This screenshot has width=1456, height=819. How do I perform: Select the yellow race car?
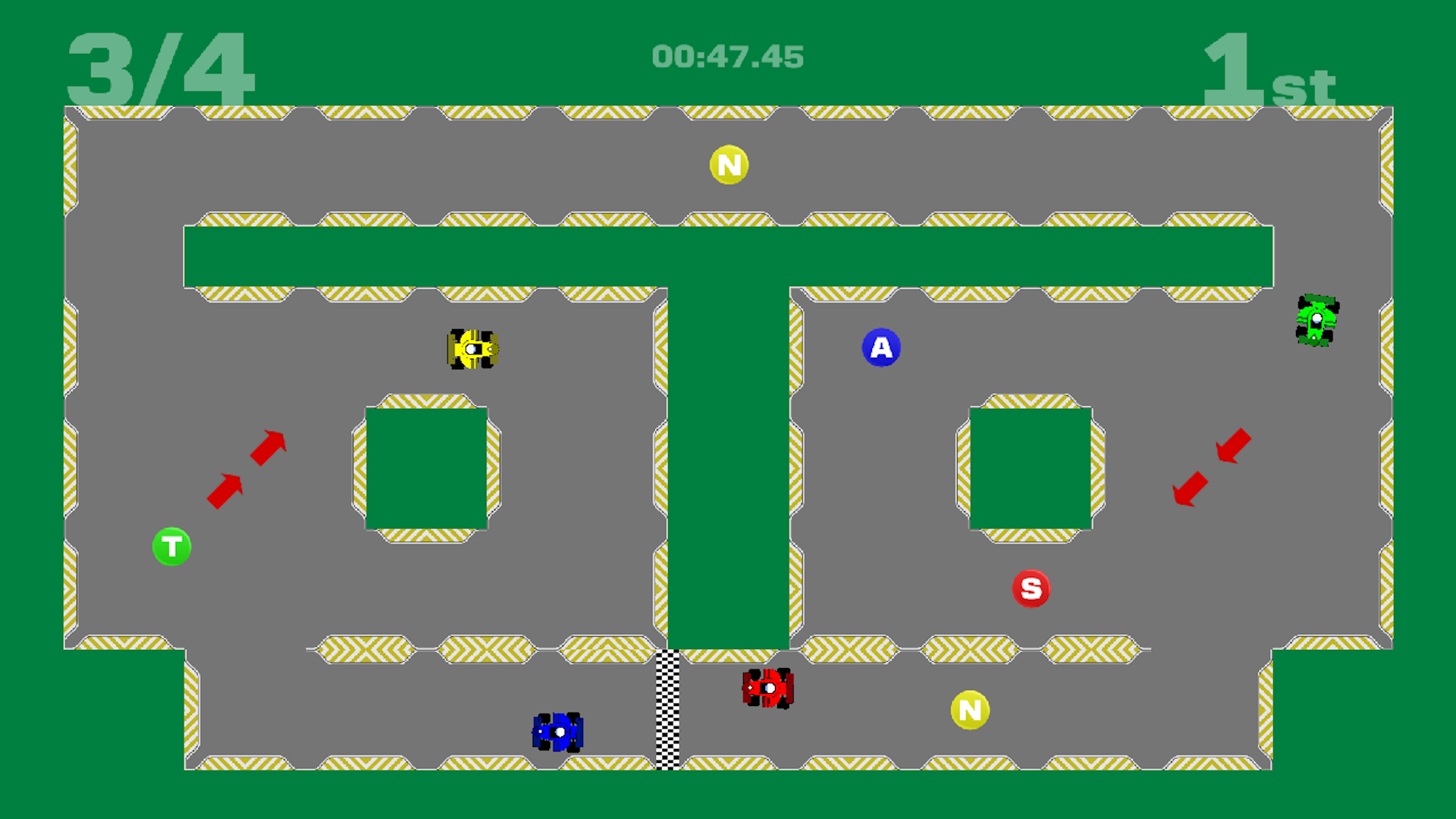click(x=472, y=349)
